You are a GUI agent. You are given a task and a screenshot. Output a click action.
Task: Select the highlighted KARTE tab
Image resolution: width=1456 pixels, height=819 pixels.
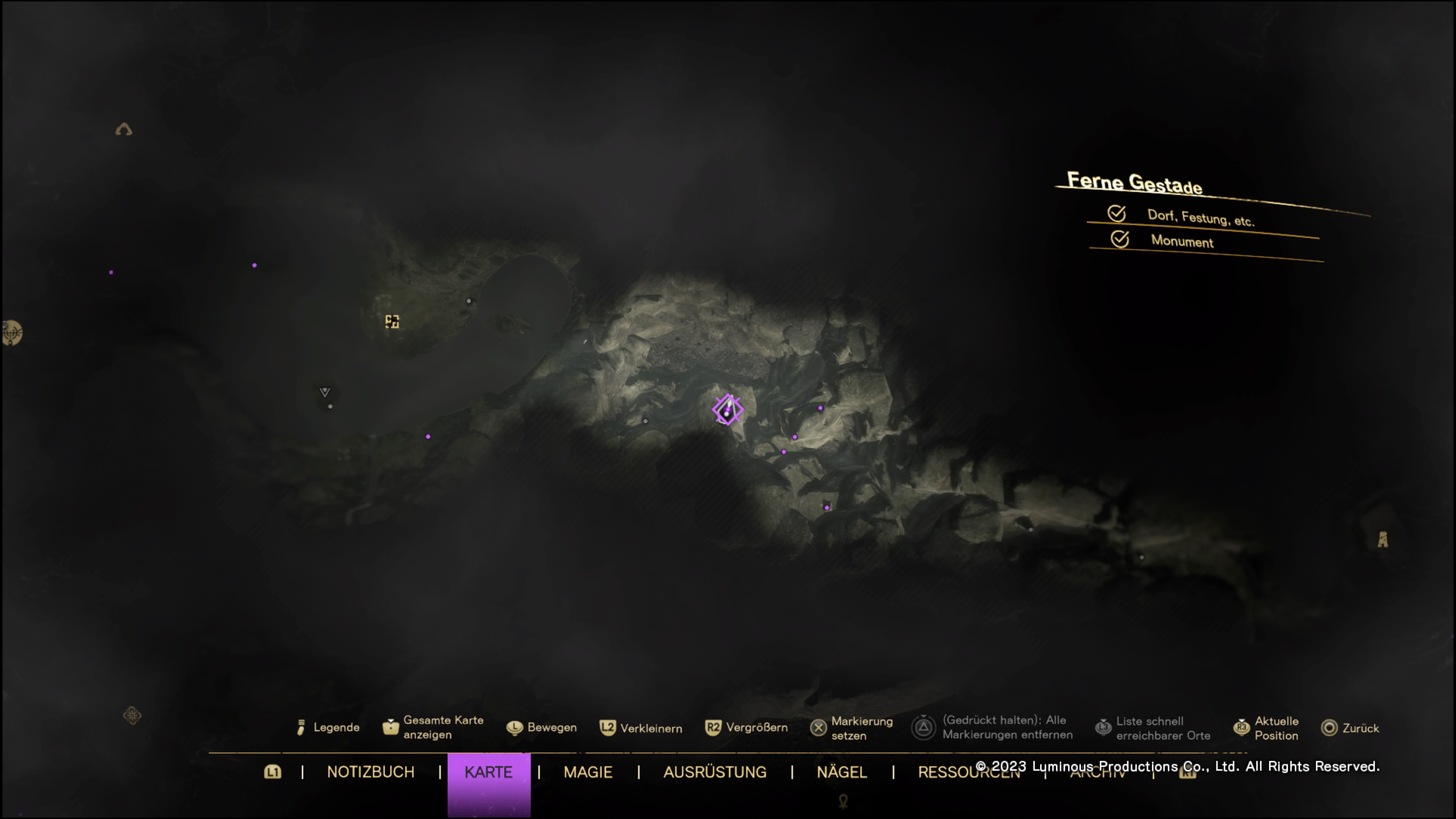[488, 772]
